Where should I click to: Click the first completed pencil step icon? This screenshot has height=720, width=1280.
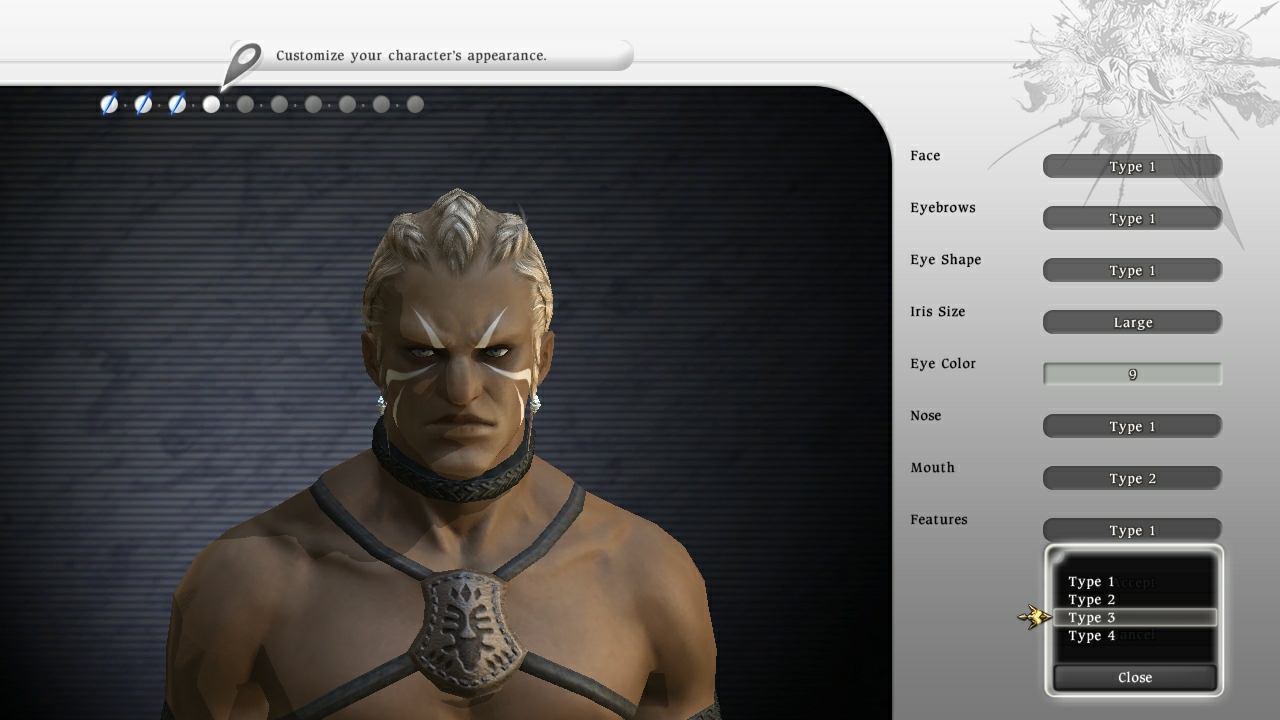pyautogui.click(x=108, y=104)
